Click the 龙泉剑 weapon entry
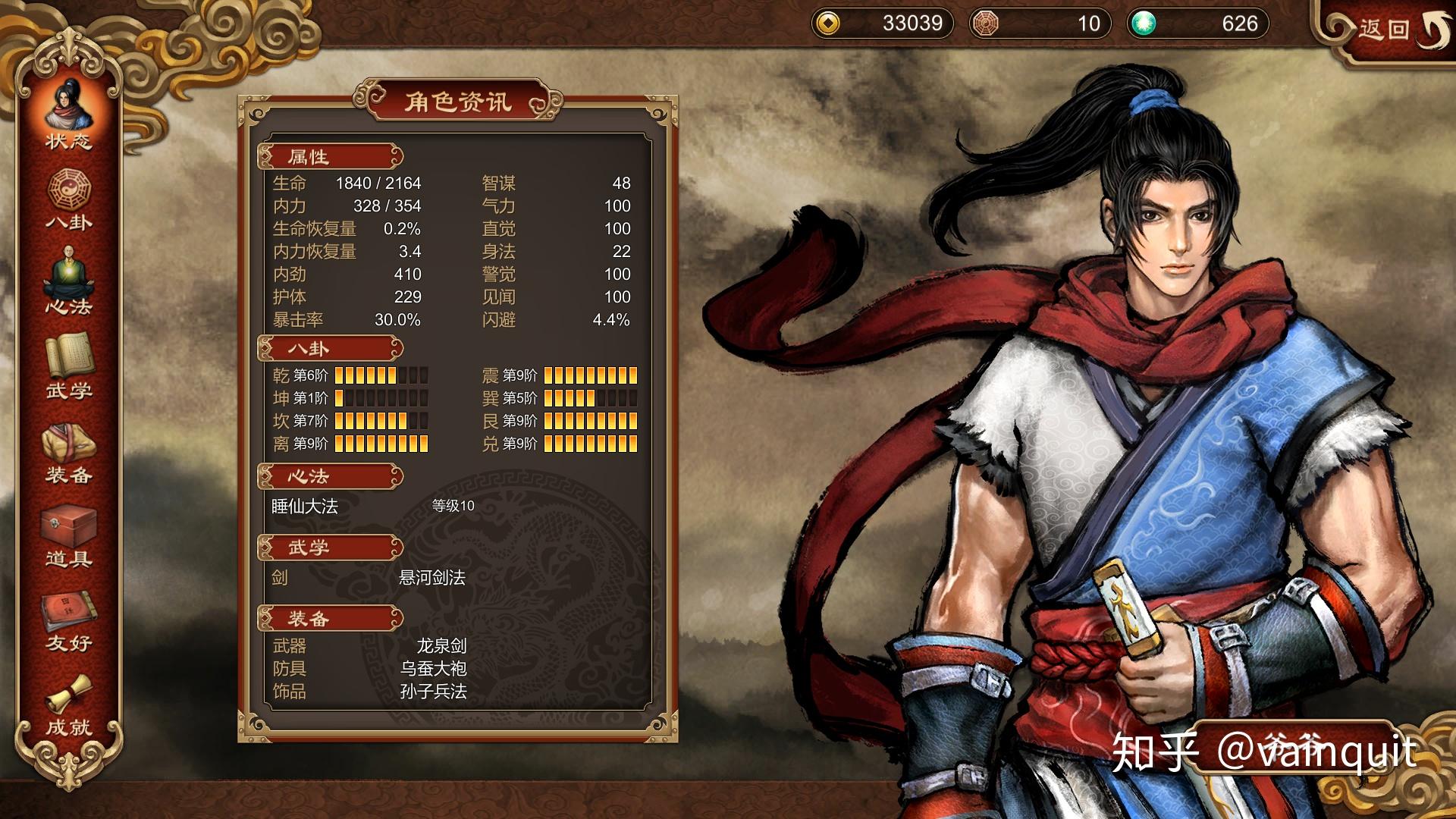The image size is (1456, 819). 441,646
